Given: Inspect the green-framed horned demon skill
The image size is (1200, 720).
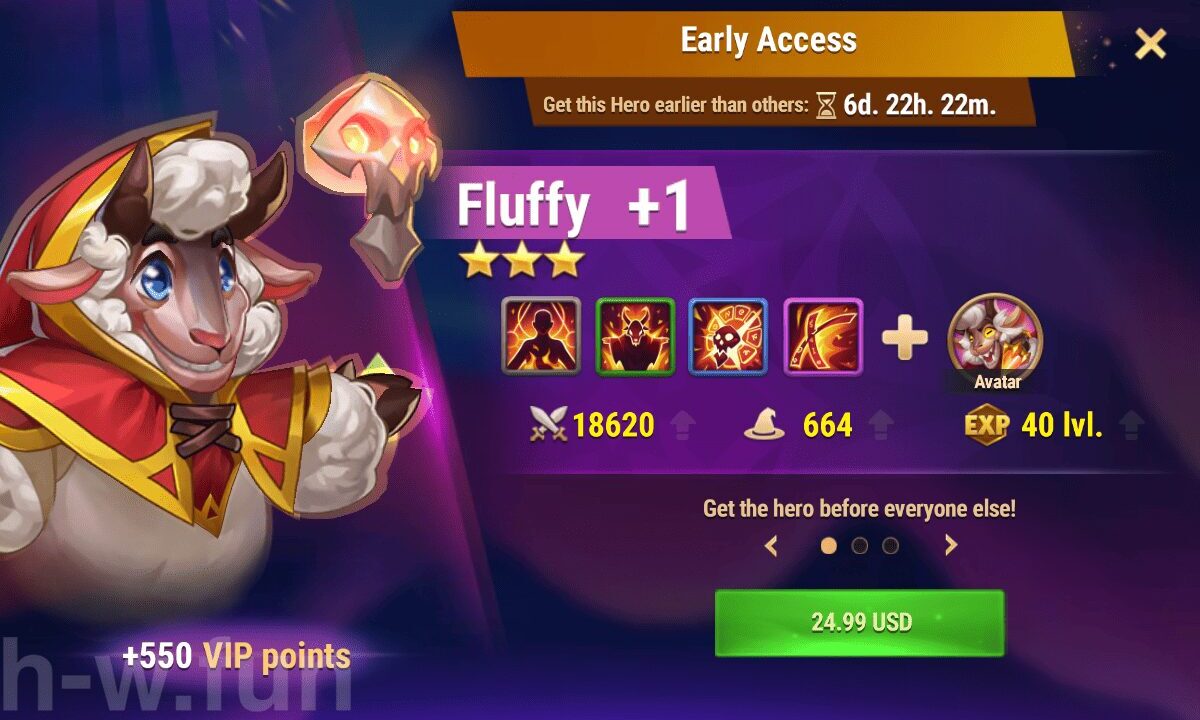Looking at the screenshot, I should pyautogui.click(x=636, y=337).
